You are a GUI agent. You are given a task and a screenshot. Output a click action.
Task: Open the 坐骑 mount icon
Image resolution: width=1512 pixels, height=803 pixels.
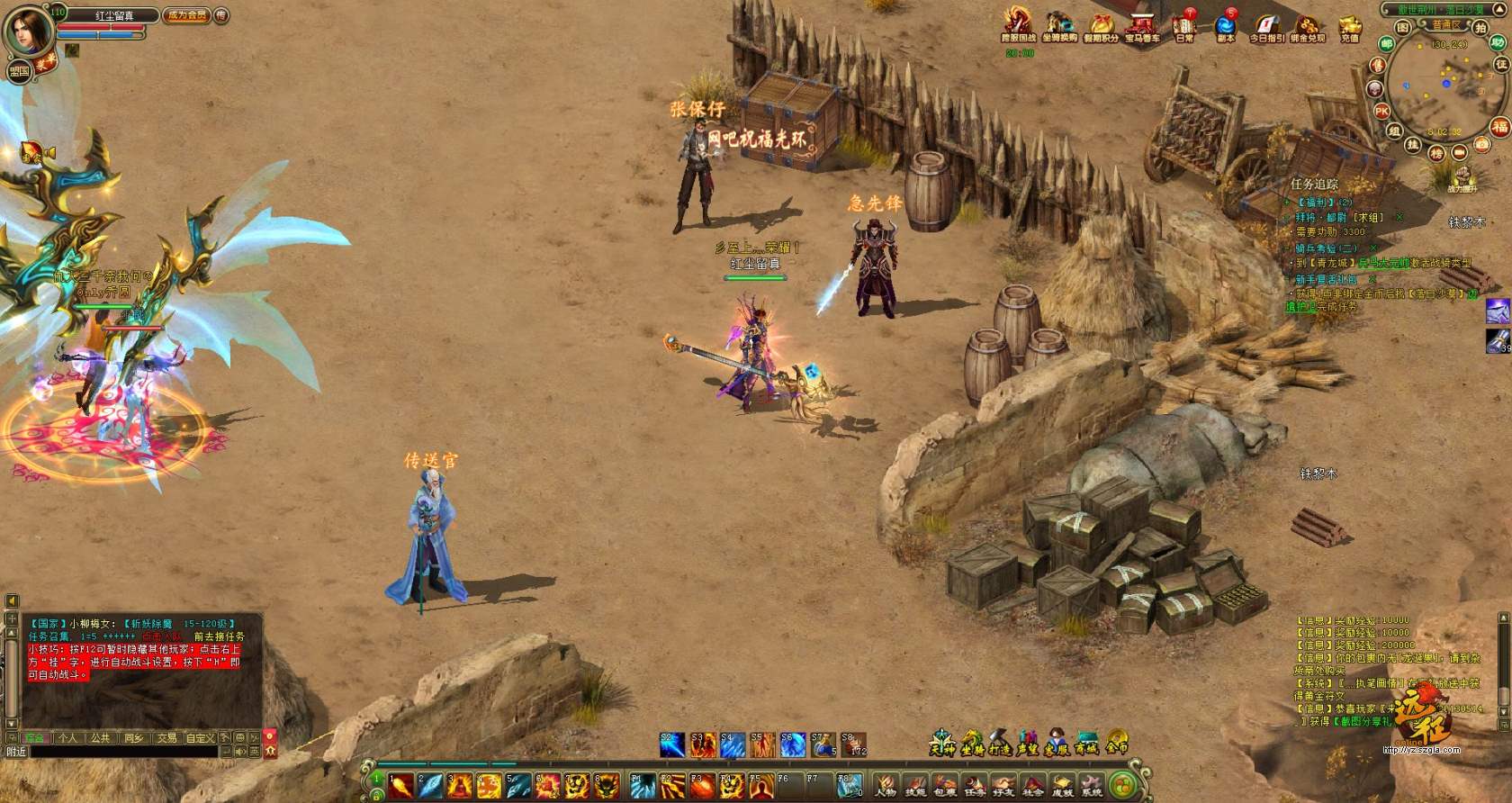(x=971, y=744)
